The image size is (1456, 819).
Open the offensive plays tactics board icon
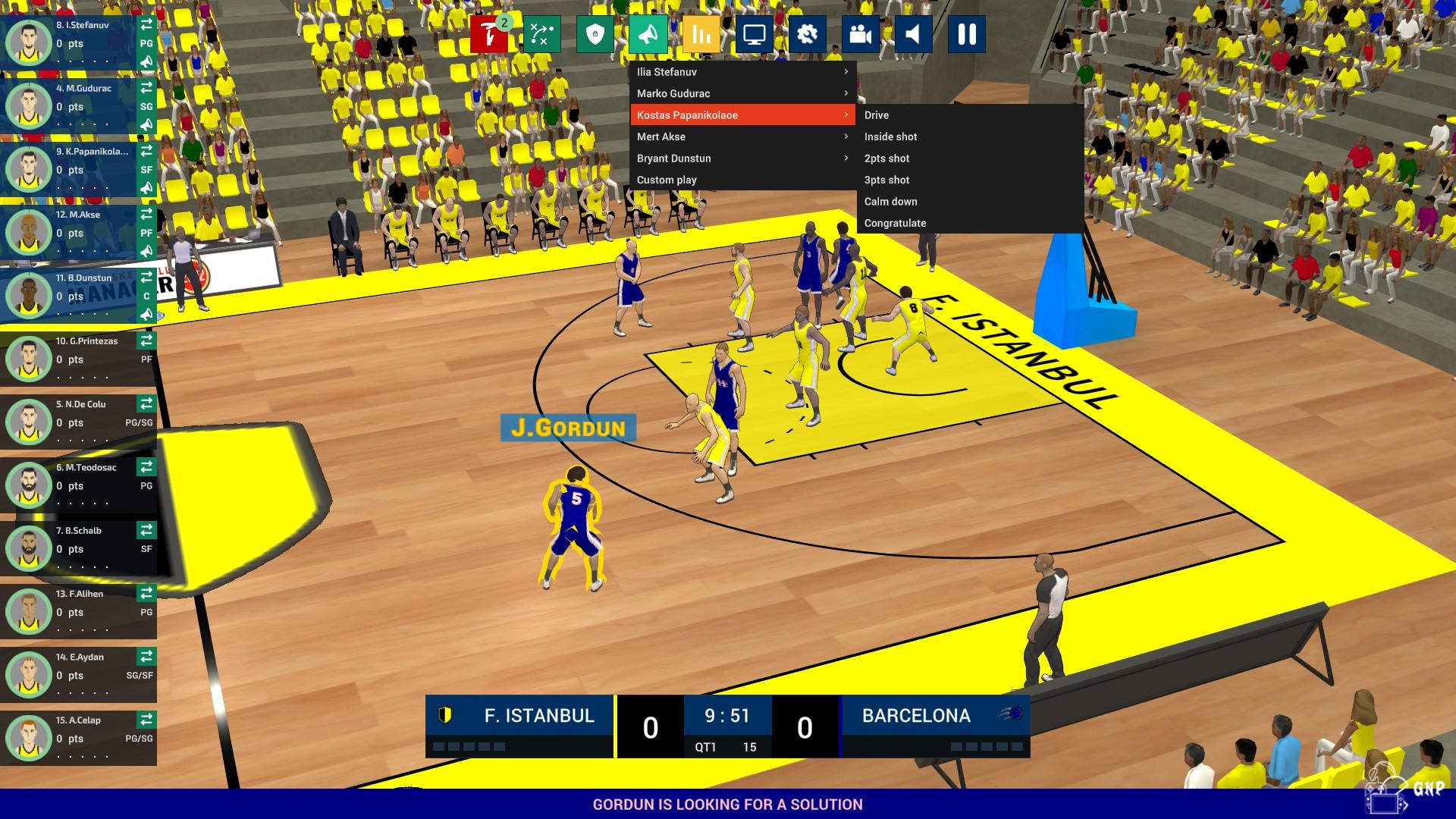tap(541, 34)
